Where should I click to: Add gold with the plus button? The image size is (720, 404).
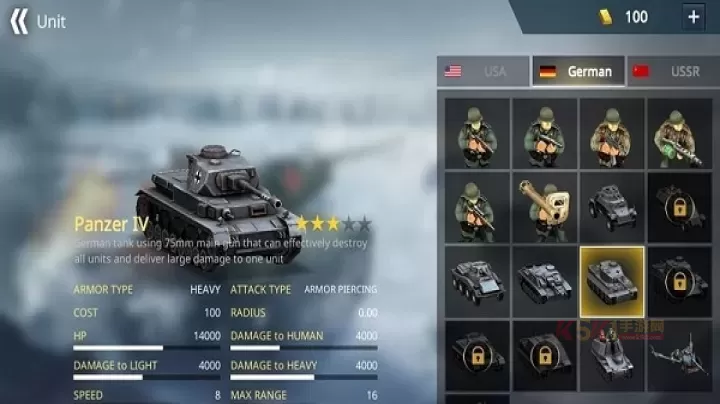coord(693,17)
